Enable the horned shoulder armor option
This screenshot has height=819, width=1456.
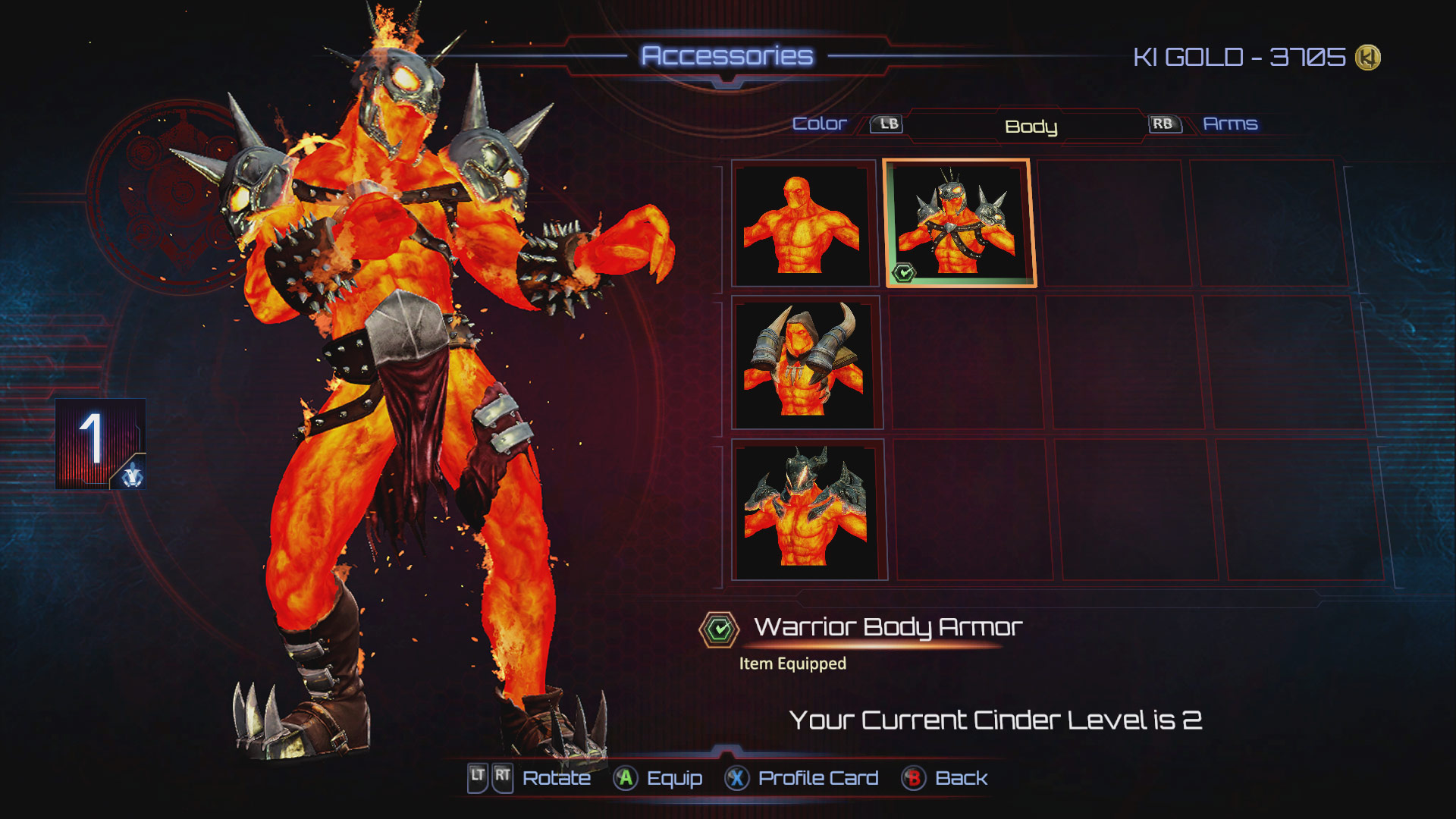coord(805,362)
